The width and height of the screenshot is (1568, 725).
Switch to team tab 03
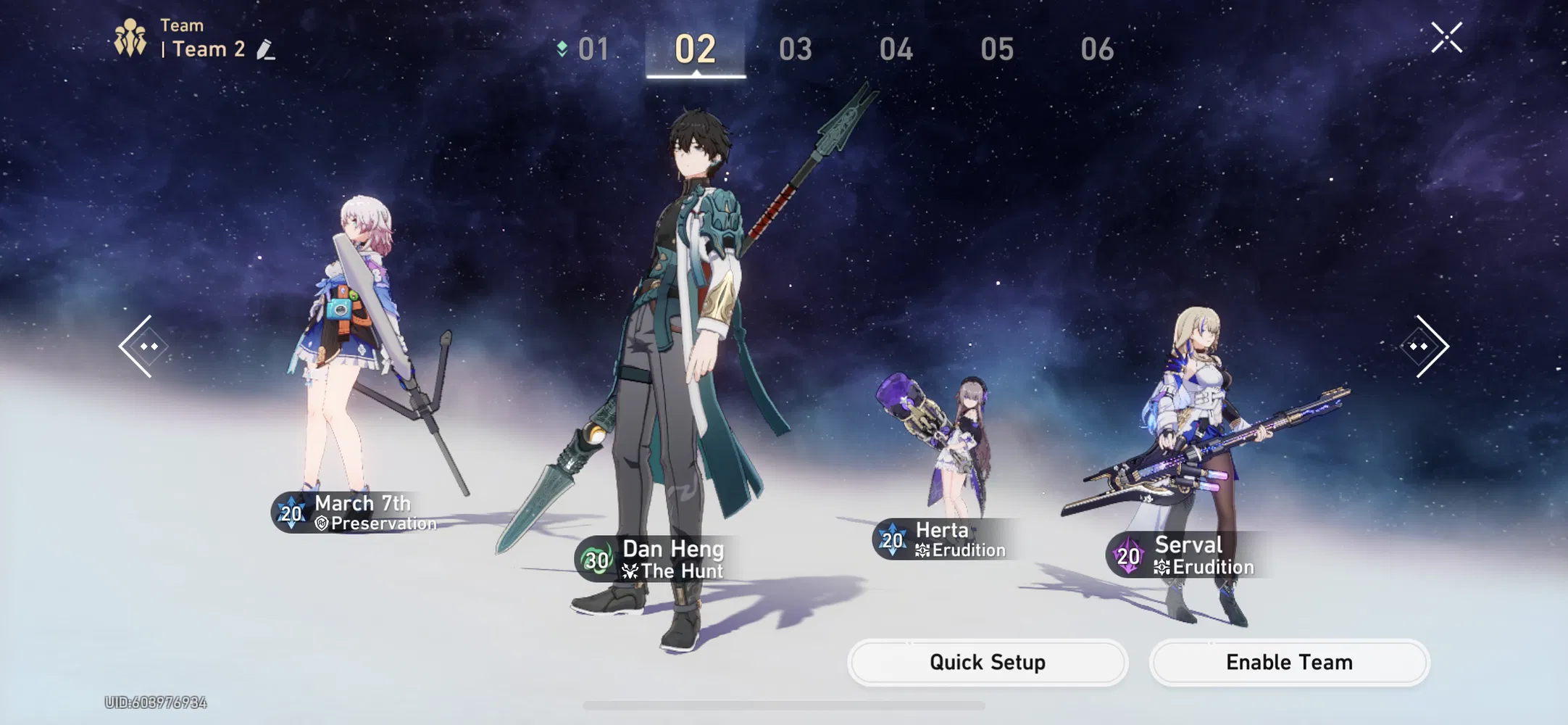(x=795, y=49)
